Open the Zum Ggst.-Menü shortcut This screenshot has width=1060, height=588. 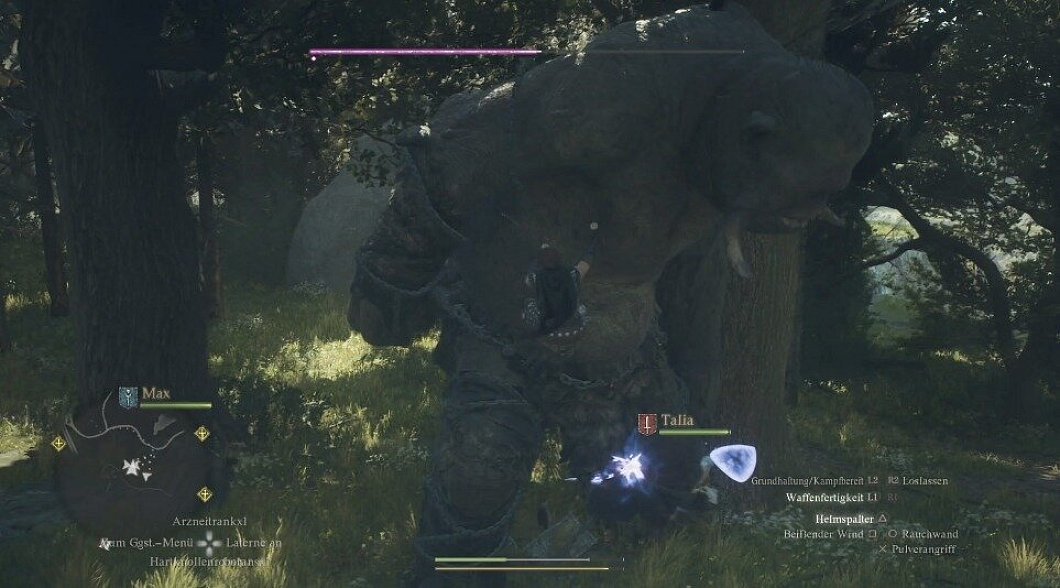tap(146, 544)
